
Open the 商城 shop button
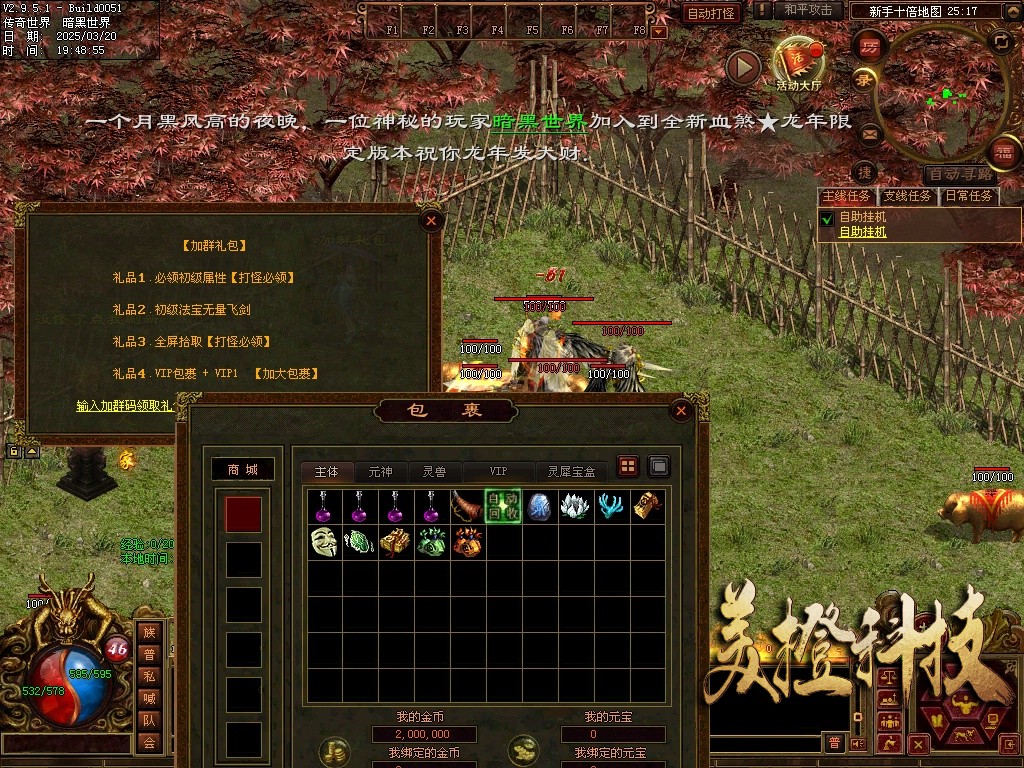(243, 470)
